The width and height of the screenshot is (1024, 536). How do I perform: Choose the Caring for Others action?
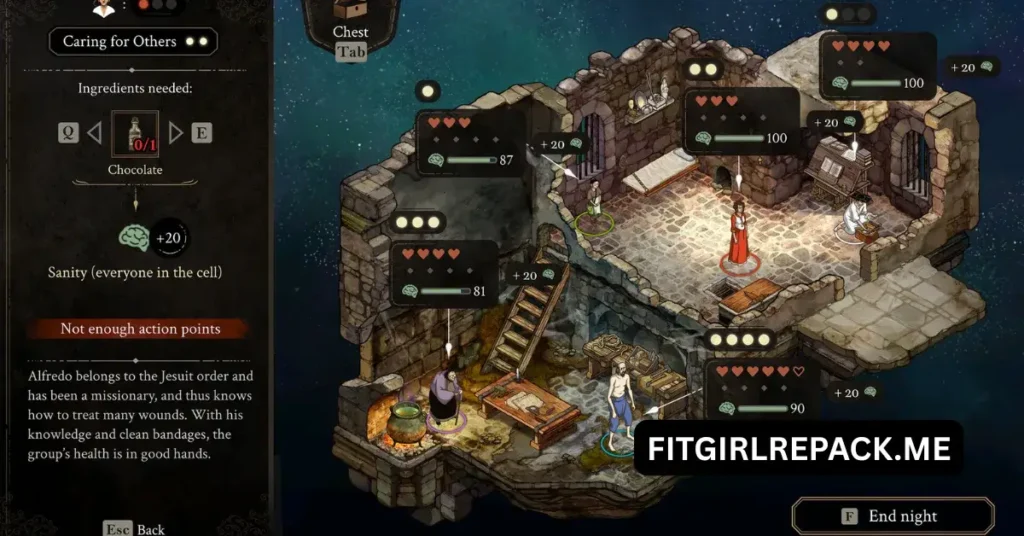[x=133, y=42]
